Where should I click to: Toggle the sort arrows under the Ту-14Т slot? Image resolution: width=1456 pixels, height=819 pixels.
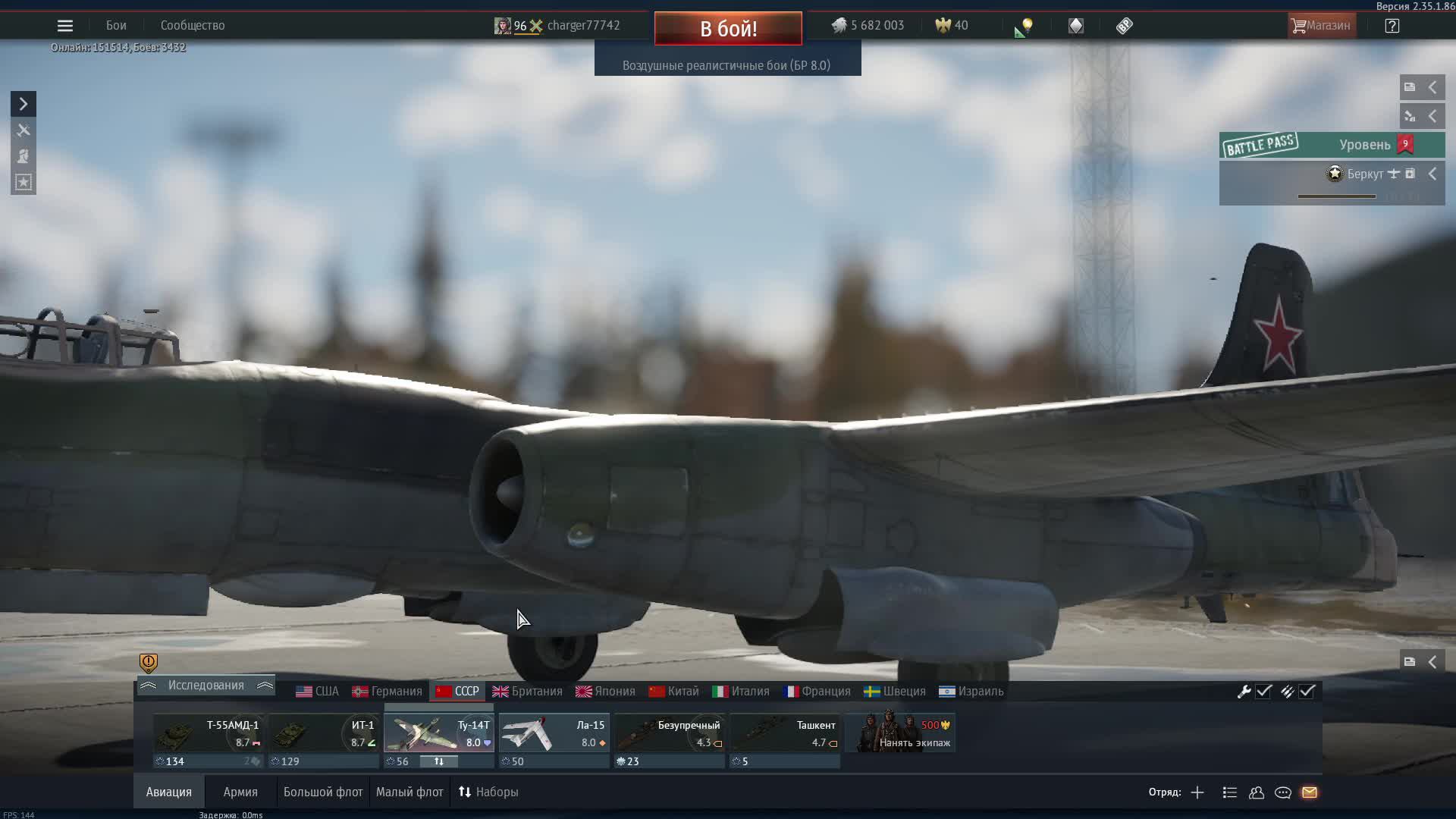[440, 761]
